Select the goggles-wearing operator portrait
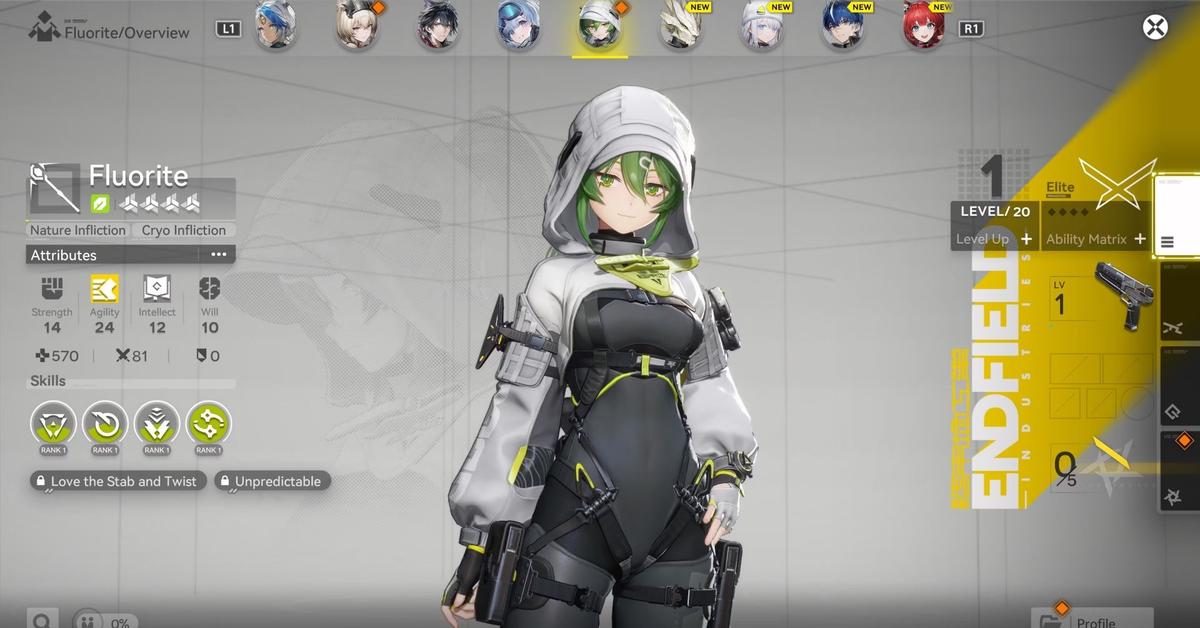 pos(520,28)
